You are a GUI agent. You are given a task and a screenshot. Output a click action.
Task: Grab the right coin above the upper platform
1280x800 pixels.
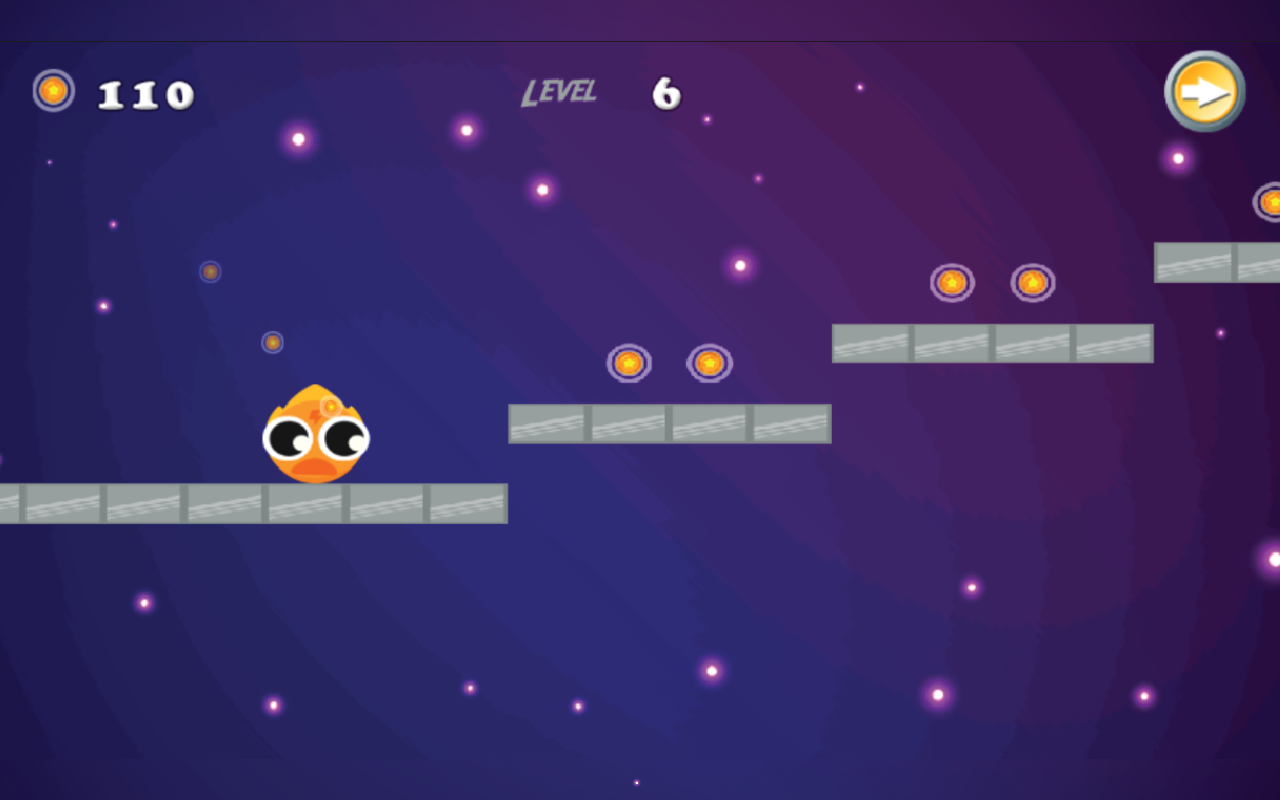click(x=1031, y=283)
